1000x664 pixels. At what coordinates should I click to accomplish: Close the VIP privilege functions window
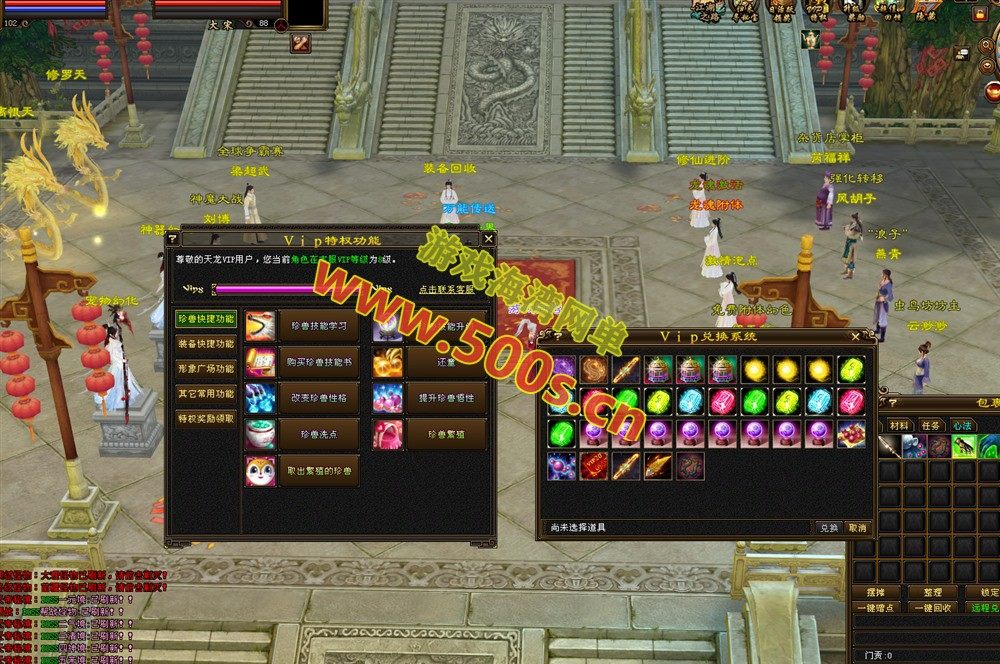[488, 239]
